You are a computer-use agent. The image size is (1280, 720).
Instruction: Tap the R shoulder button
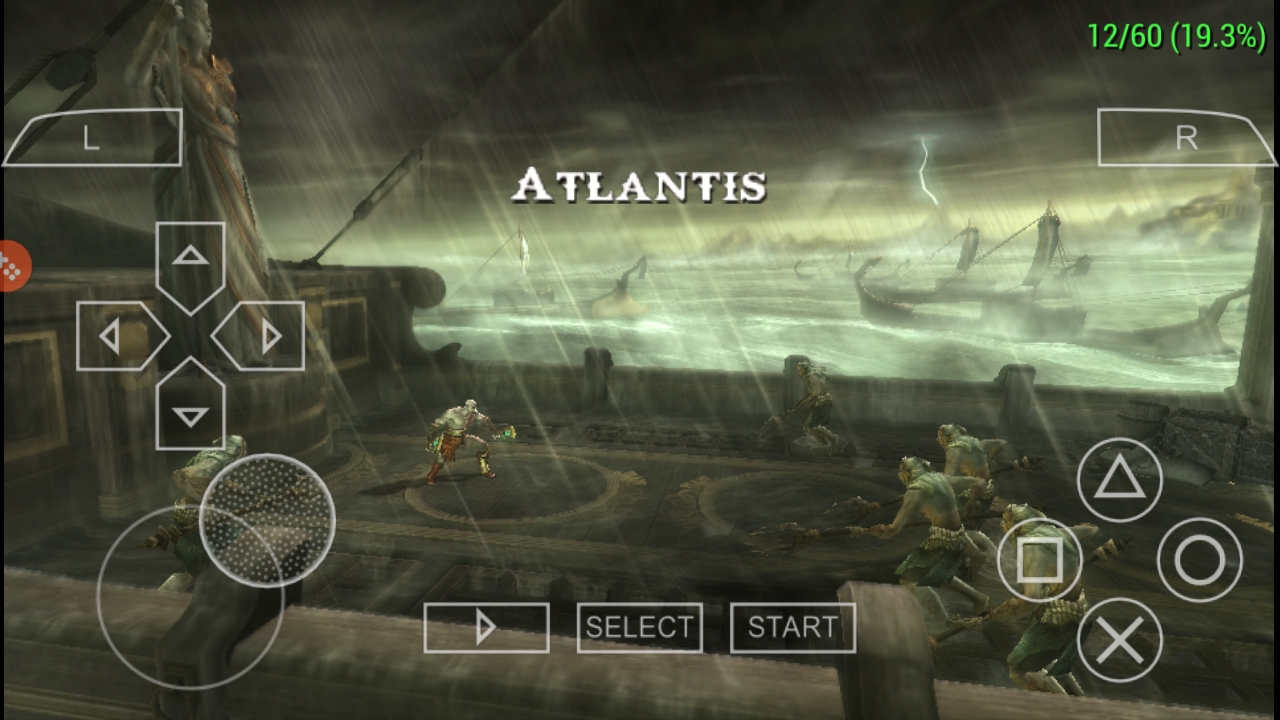1186,138
